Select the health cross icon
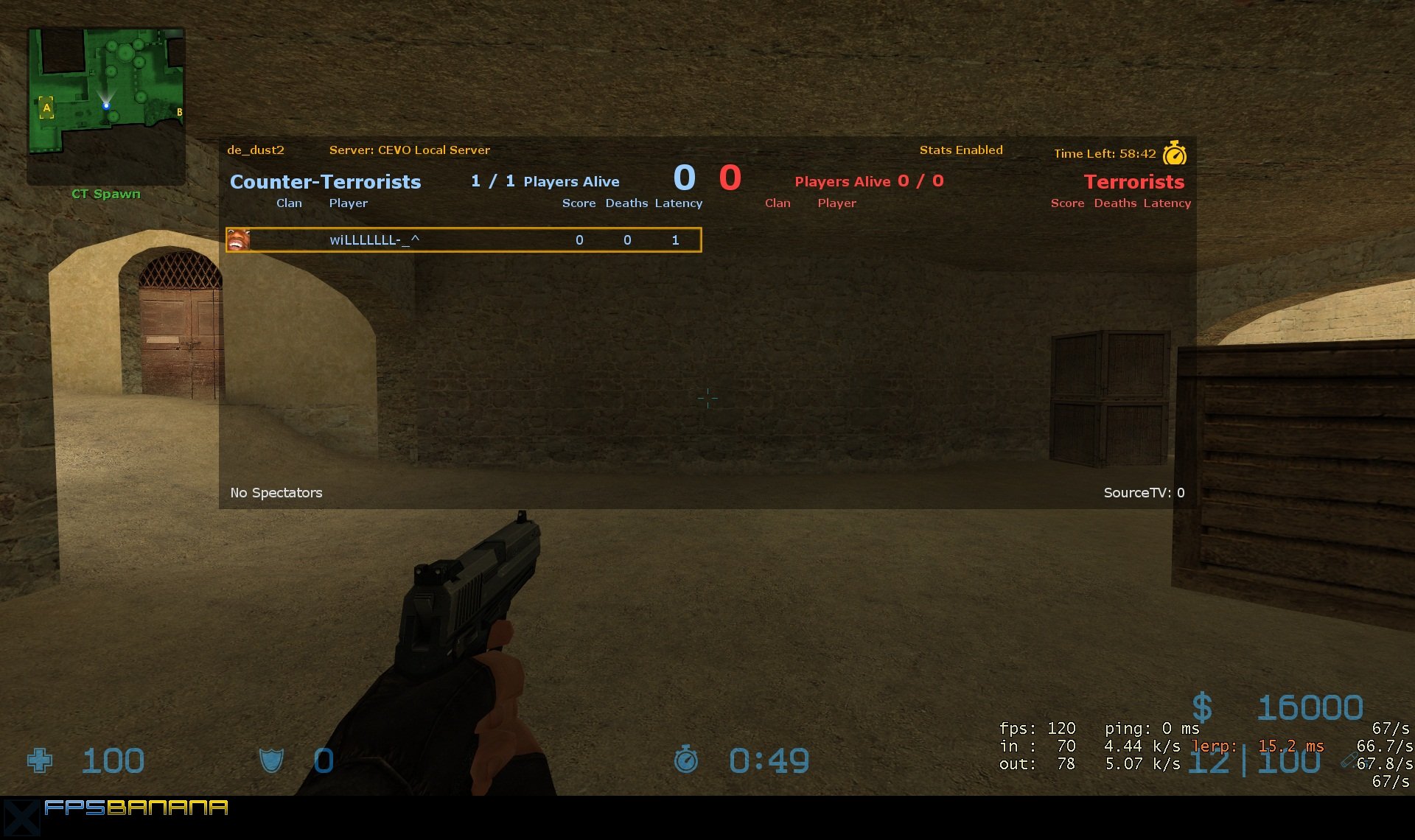This screenshot has width=1415, height=840. pyautogui.click(x=41, y=760)
